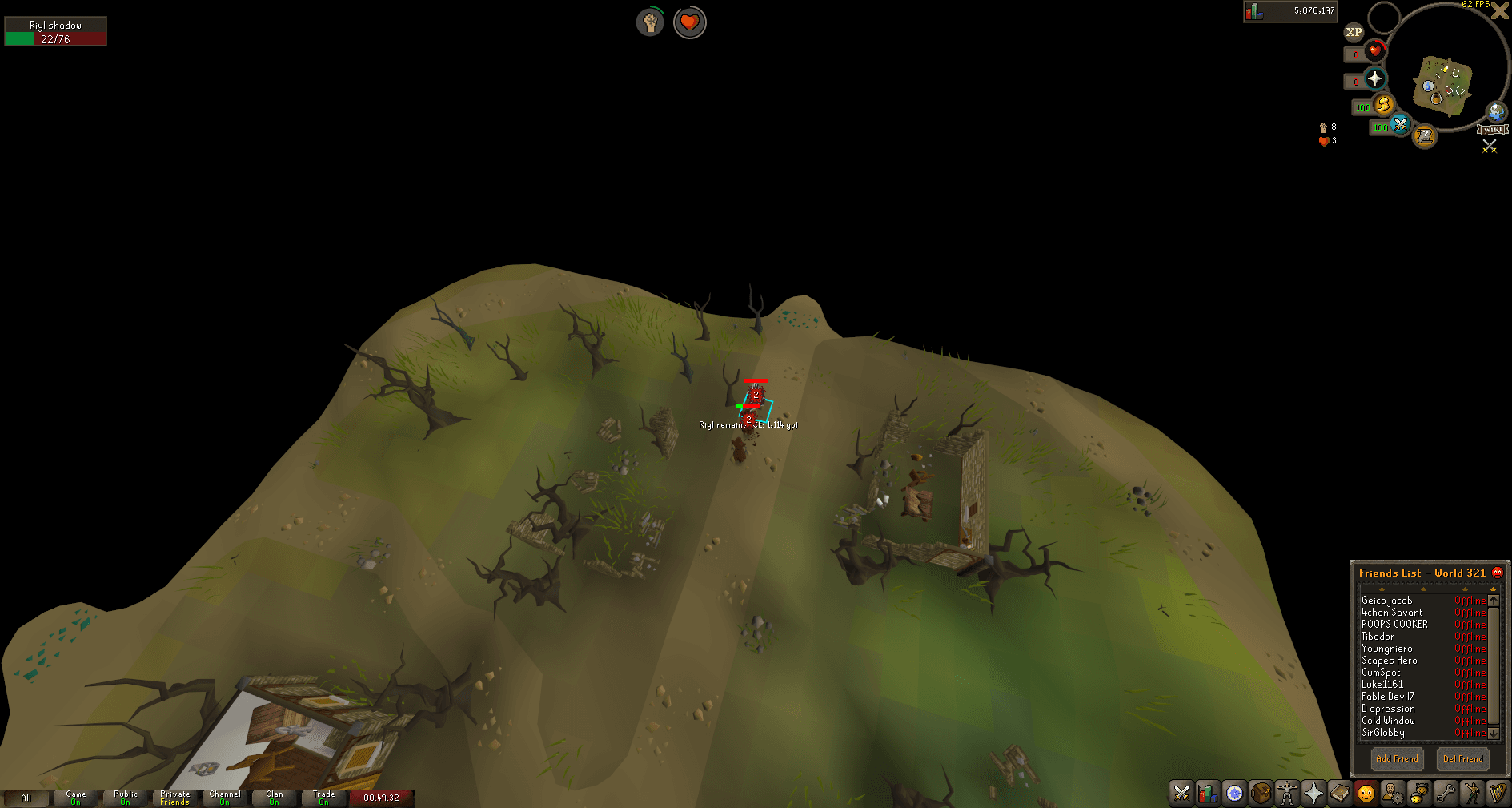The width and height of the screenshot is (1512, 808).
Task: Open the Skills stats panel
Action: click(1207, 794)
